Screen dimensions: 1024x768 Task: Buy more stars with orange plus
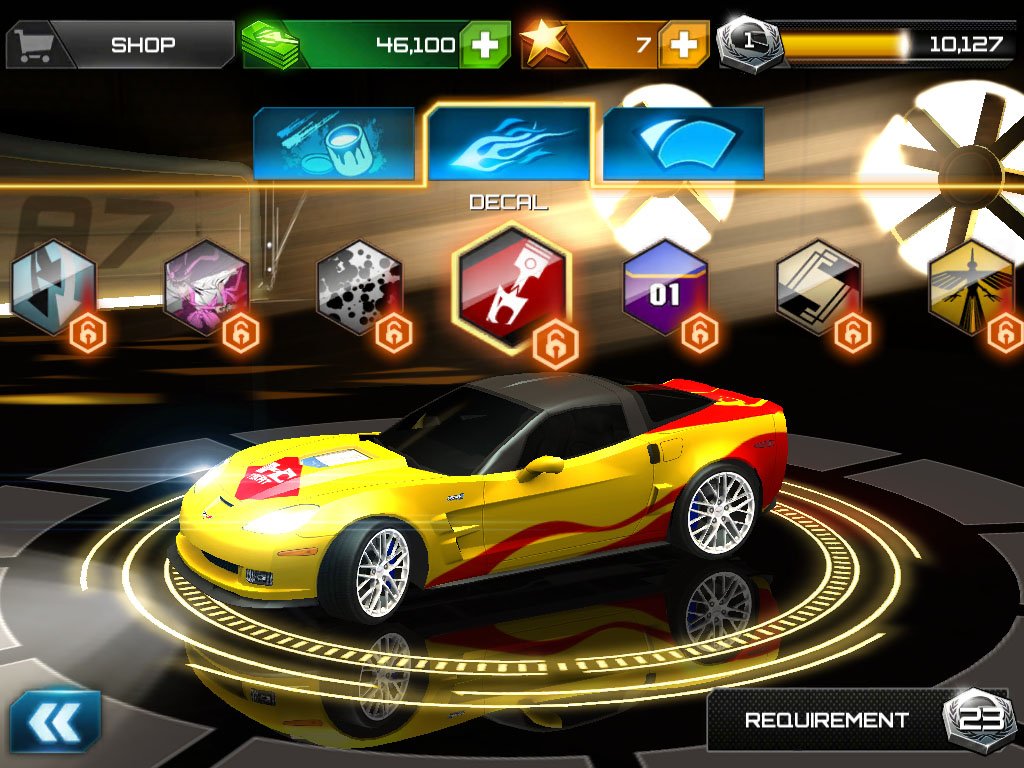coord(685,45)
